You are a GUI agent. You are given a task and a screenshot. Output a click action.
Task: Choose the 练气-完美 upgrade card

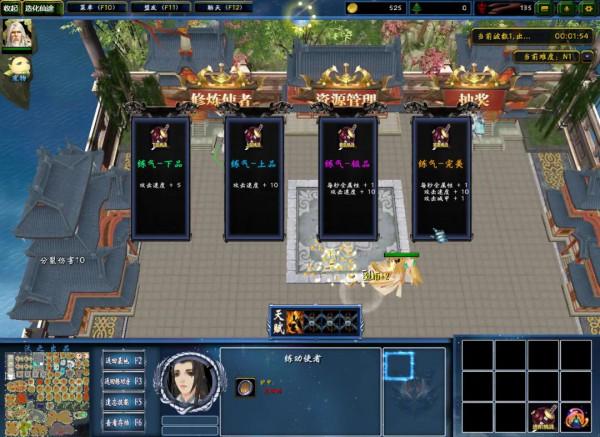pos(441,178)
